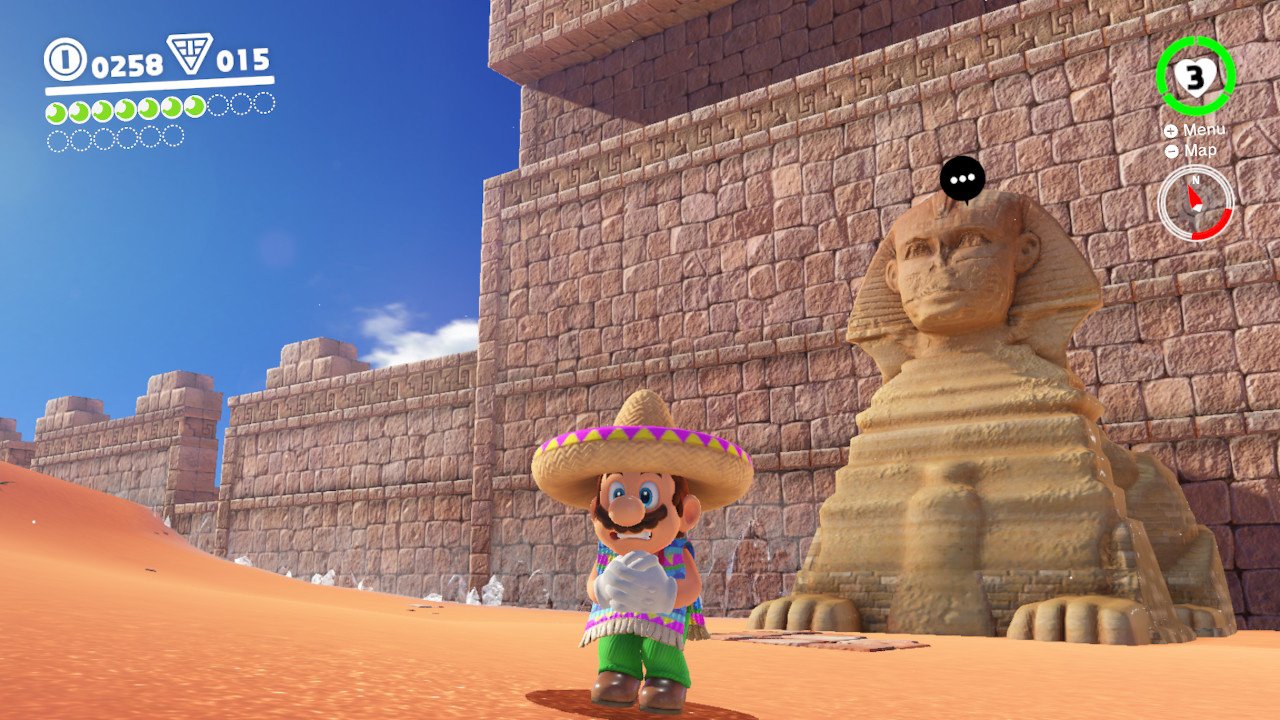Click the compass below the Map label
This screenshot has height=720, width=1280.
[x=1195, y=203]
